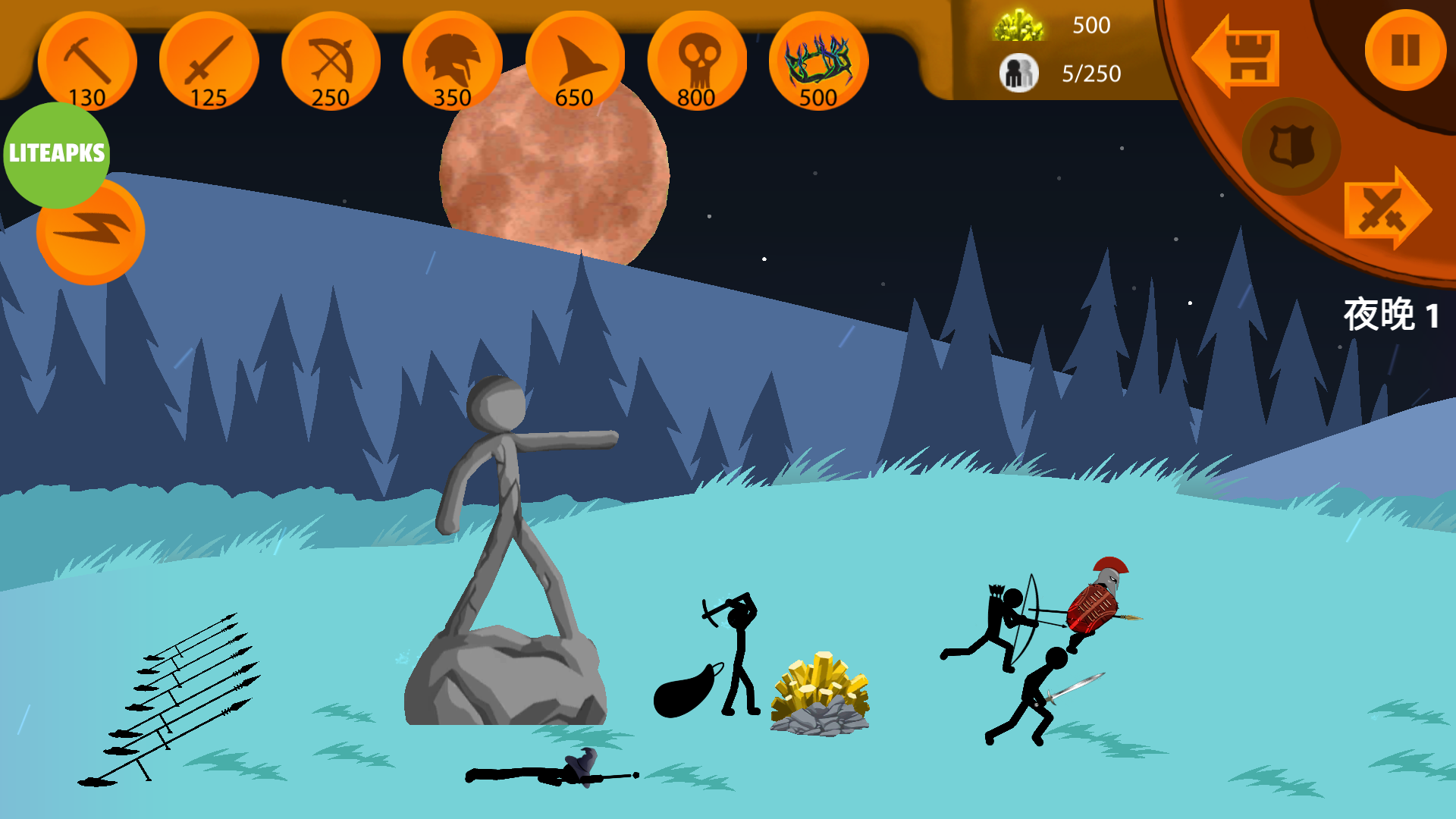Select the thorn crown unit costing 500
The image size is (1456, 819).
click(x=818, y=61)
